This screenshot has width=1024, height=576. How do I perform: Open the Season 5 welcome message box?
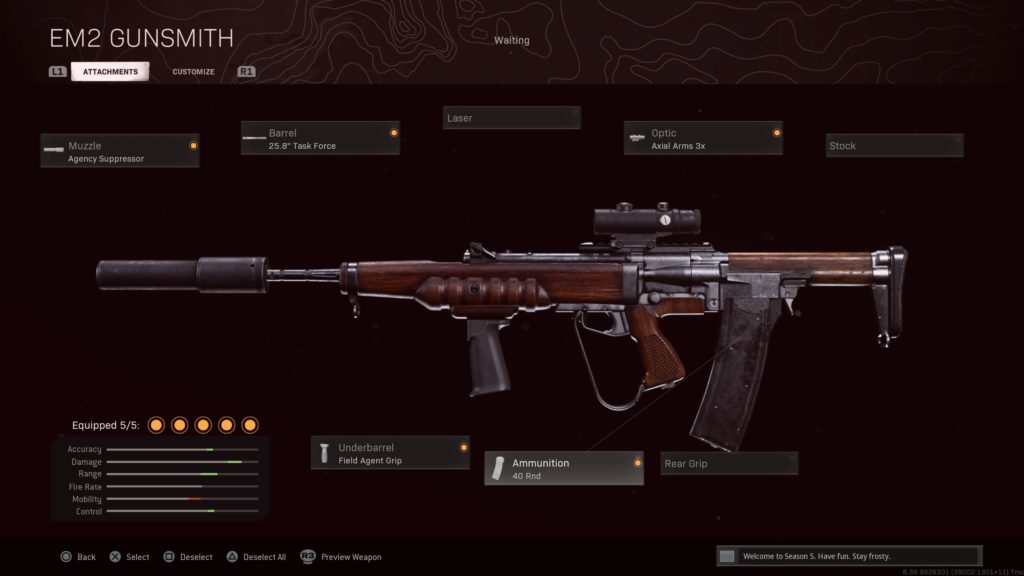[849, 556]
